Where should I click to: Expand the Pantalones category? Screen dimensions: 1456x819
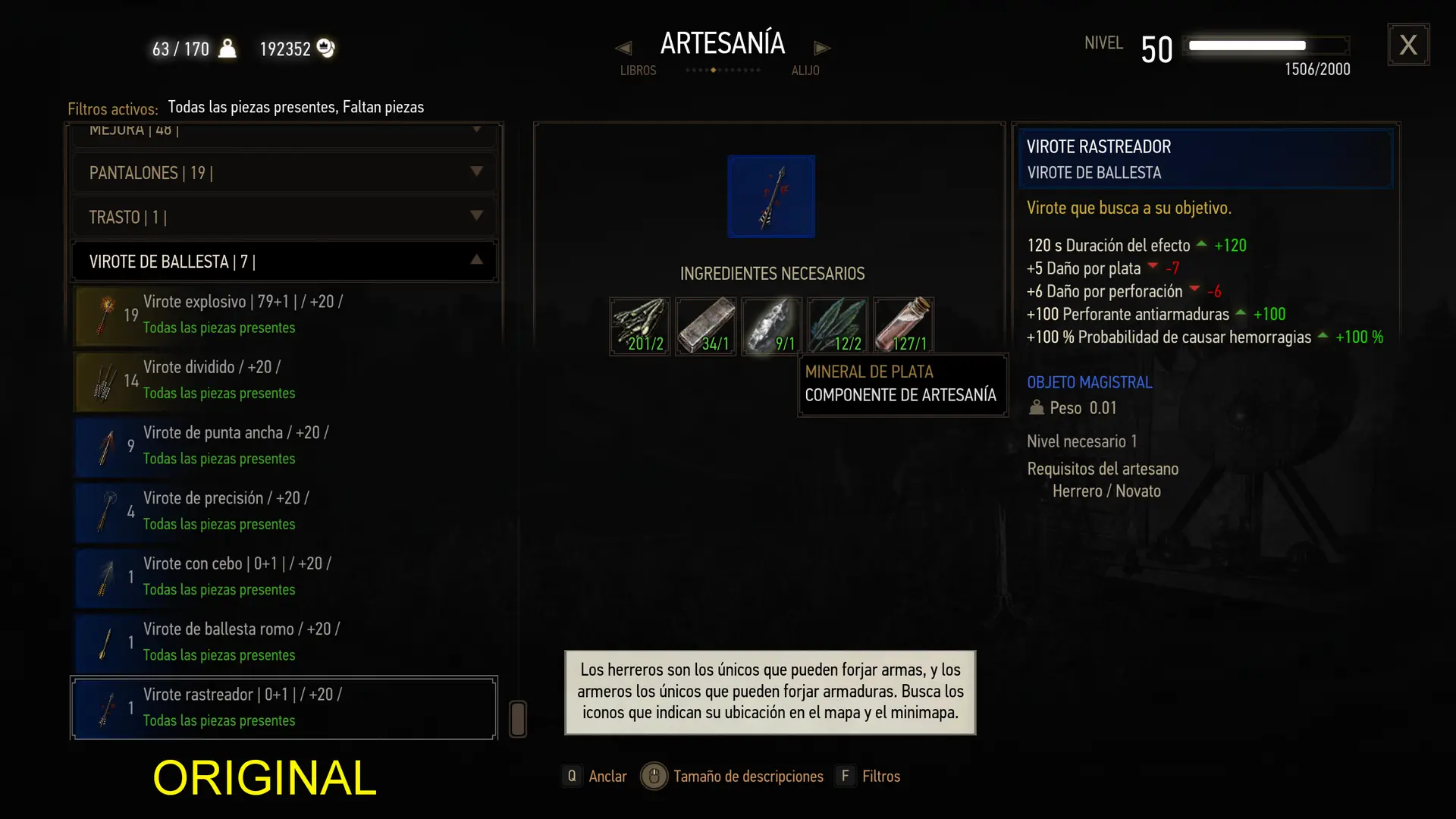click(284, 173)
